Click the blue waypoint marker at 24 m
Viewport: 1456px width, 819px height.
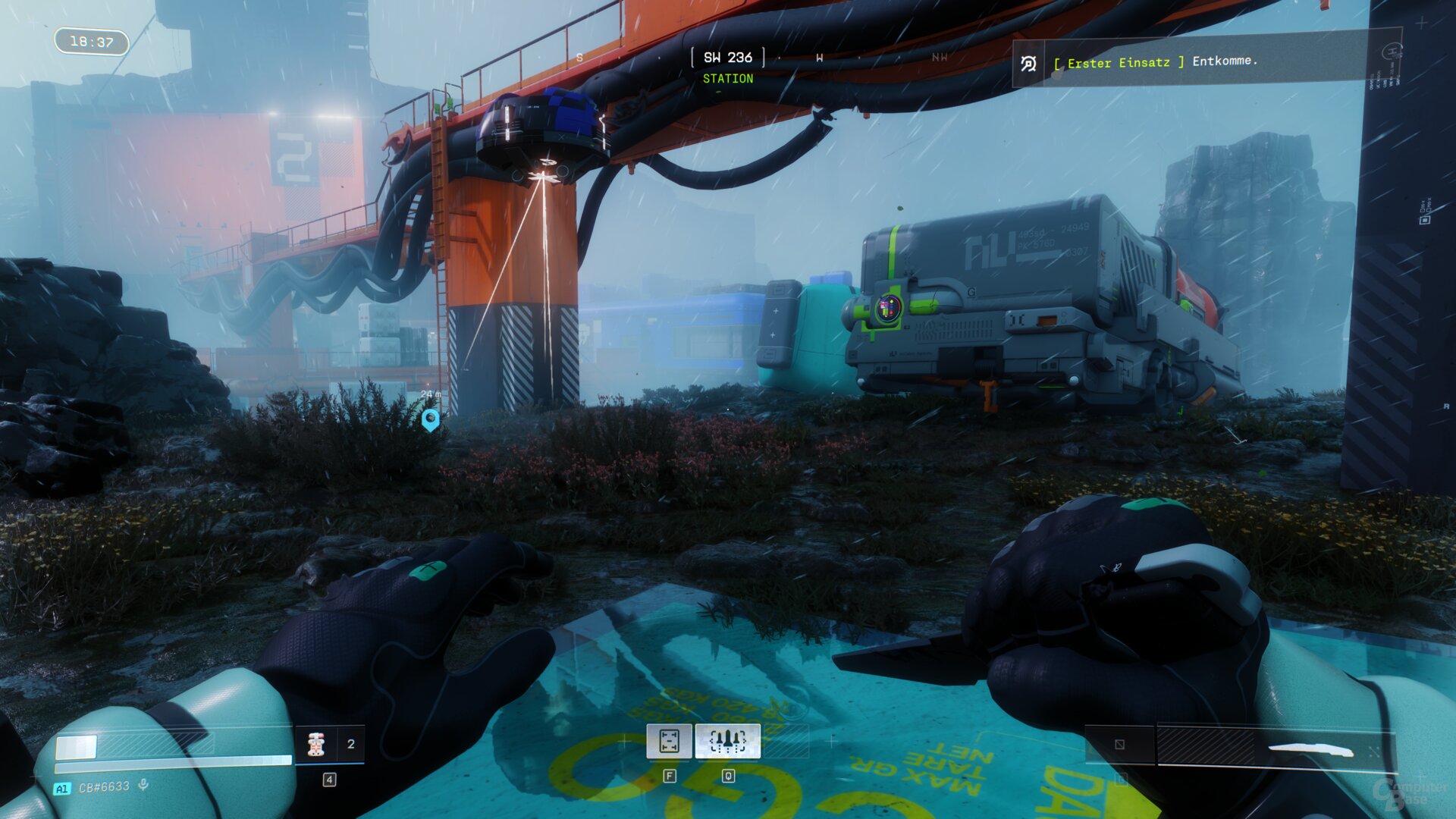click(430, 419)
